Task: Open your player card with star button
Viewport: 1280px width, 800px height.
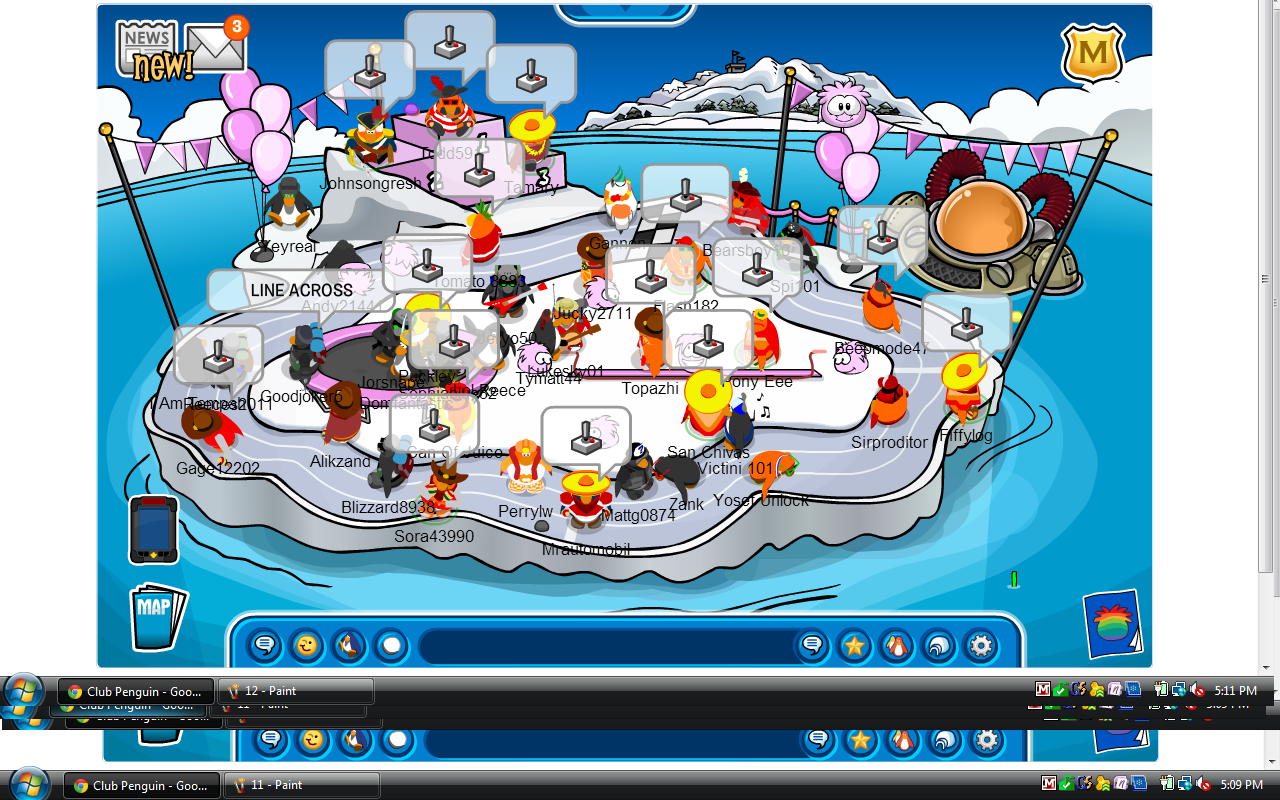Action: [x=855, y=646]
